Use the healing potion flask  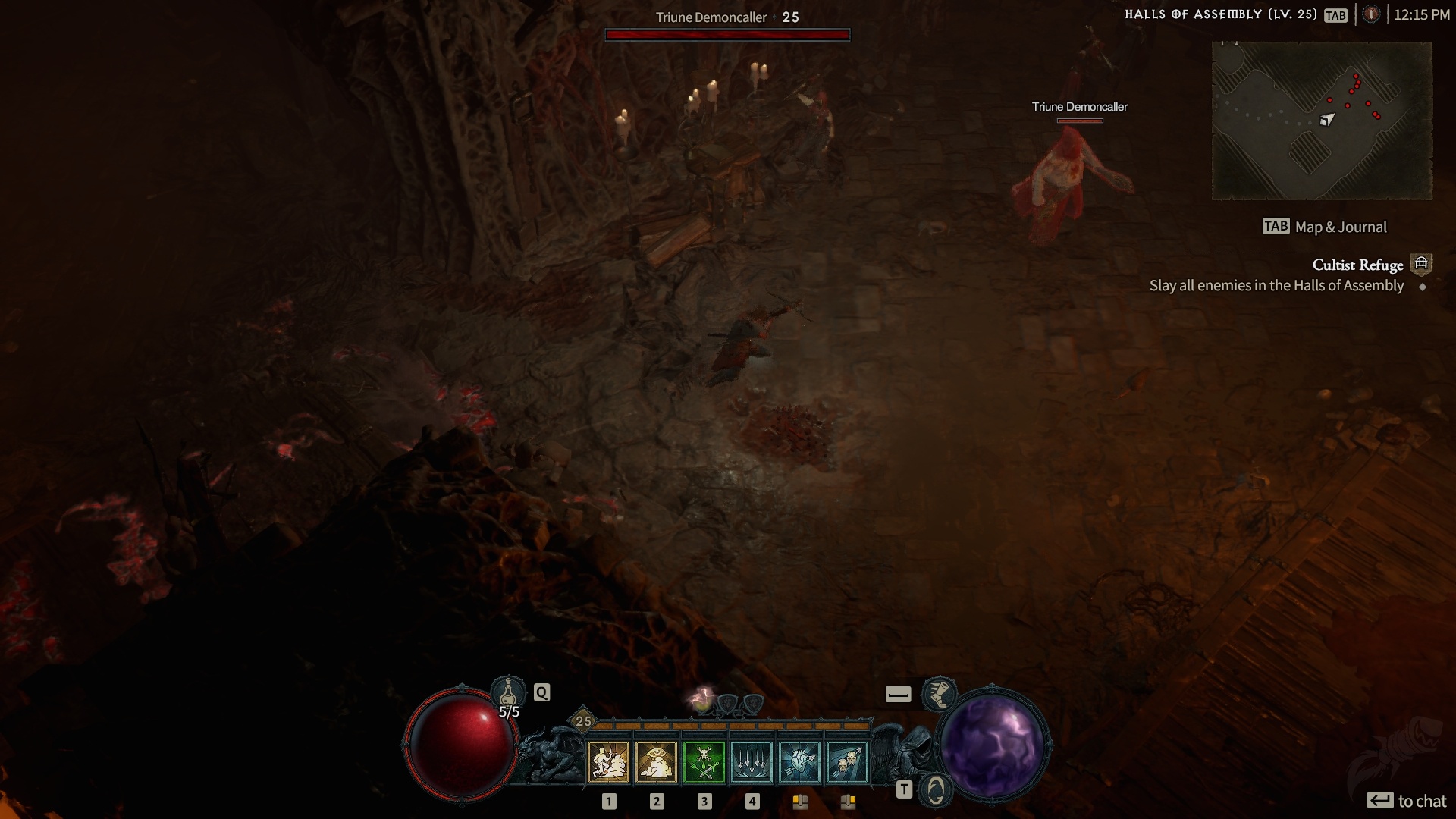tap(508, 693)
